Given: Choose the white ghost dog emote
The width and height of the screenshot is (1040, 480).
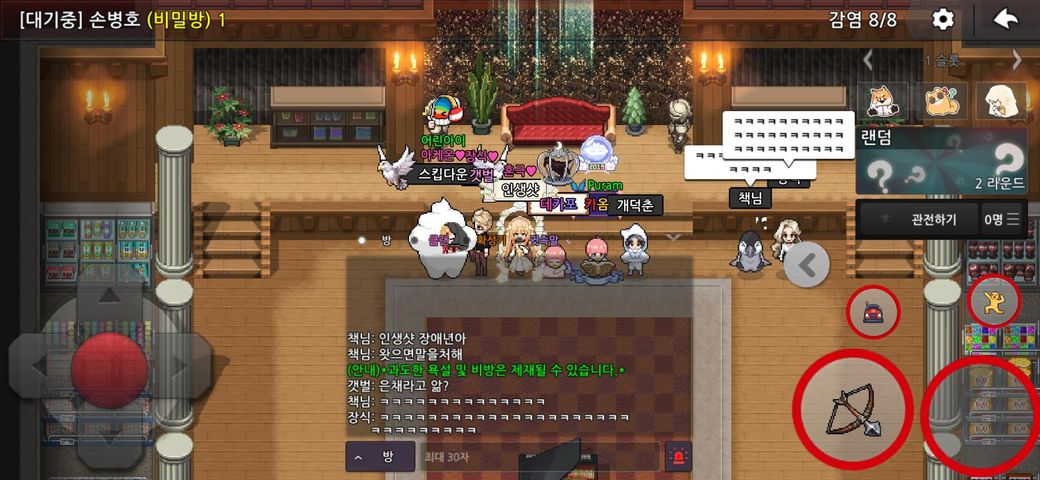Looking at the screenshot, I should pyautogui.click(x=1001, y=101).
